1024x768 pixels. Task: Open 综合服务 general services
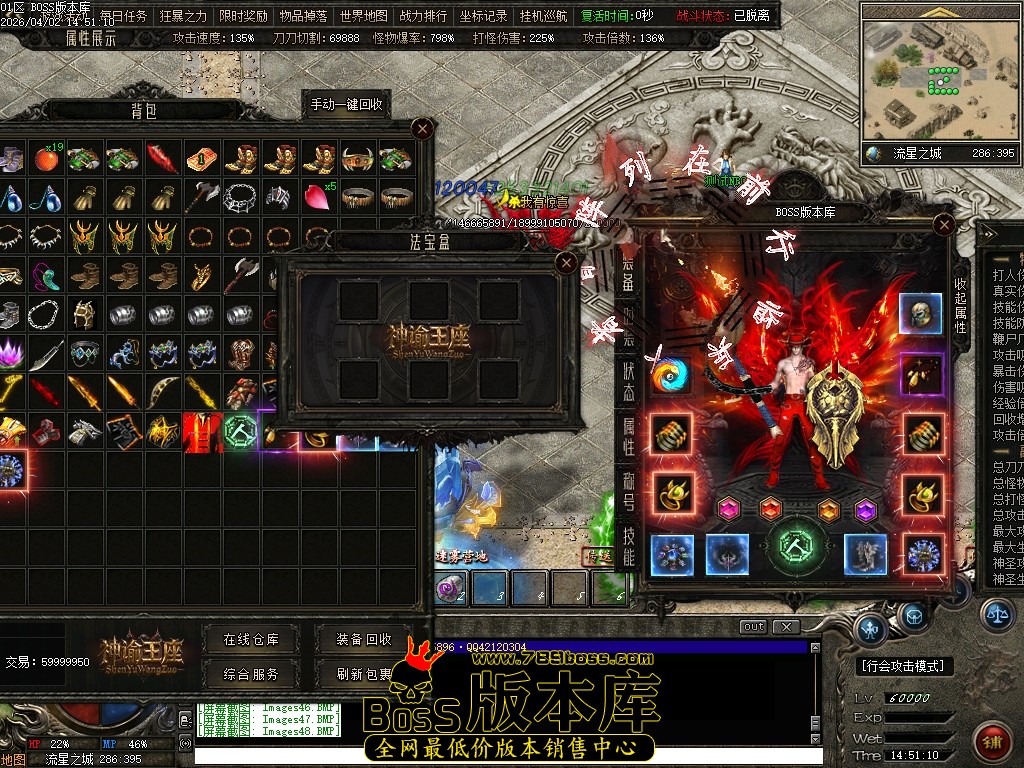251,674
